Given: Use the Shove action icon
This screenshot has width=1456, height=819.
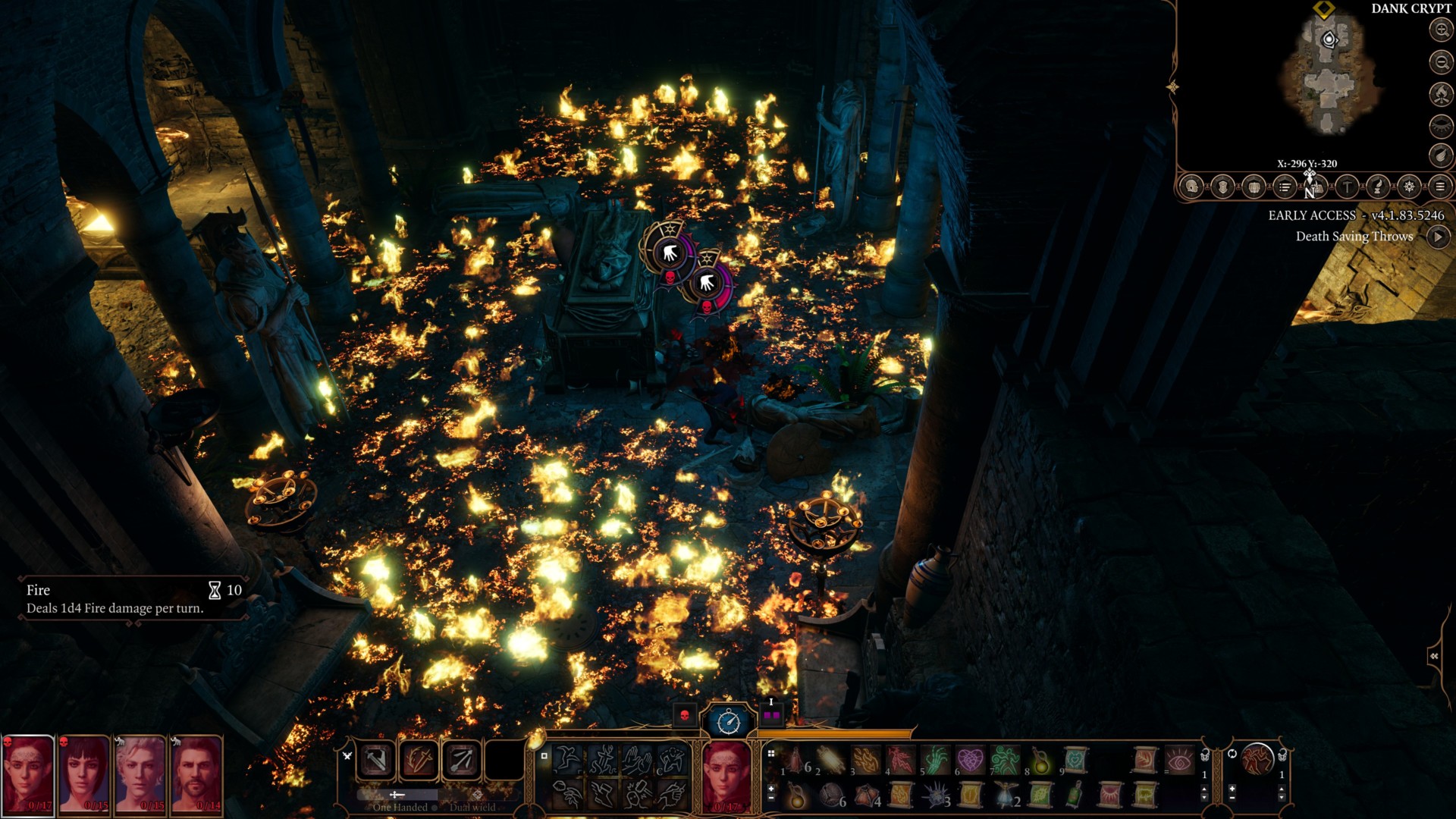Looking at the screenshot, I should 637,759.
